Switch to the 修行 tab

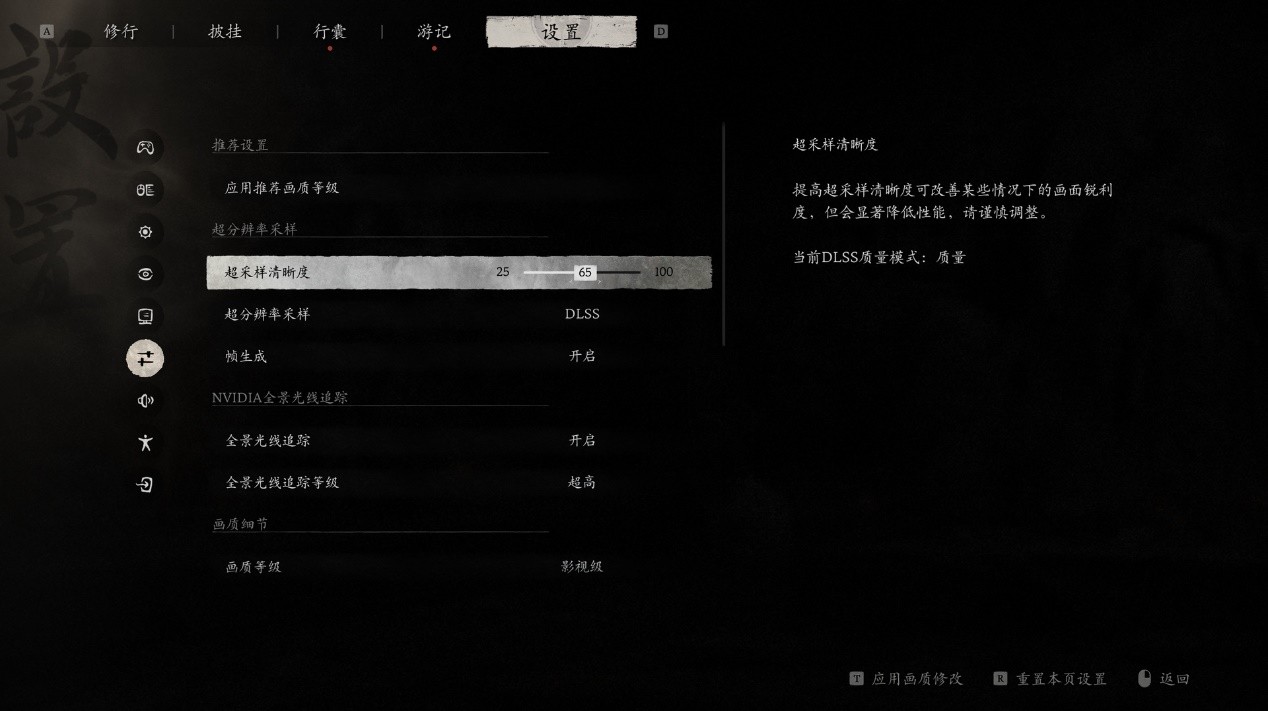[x=121, y=32]
